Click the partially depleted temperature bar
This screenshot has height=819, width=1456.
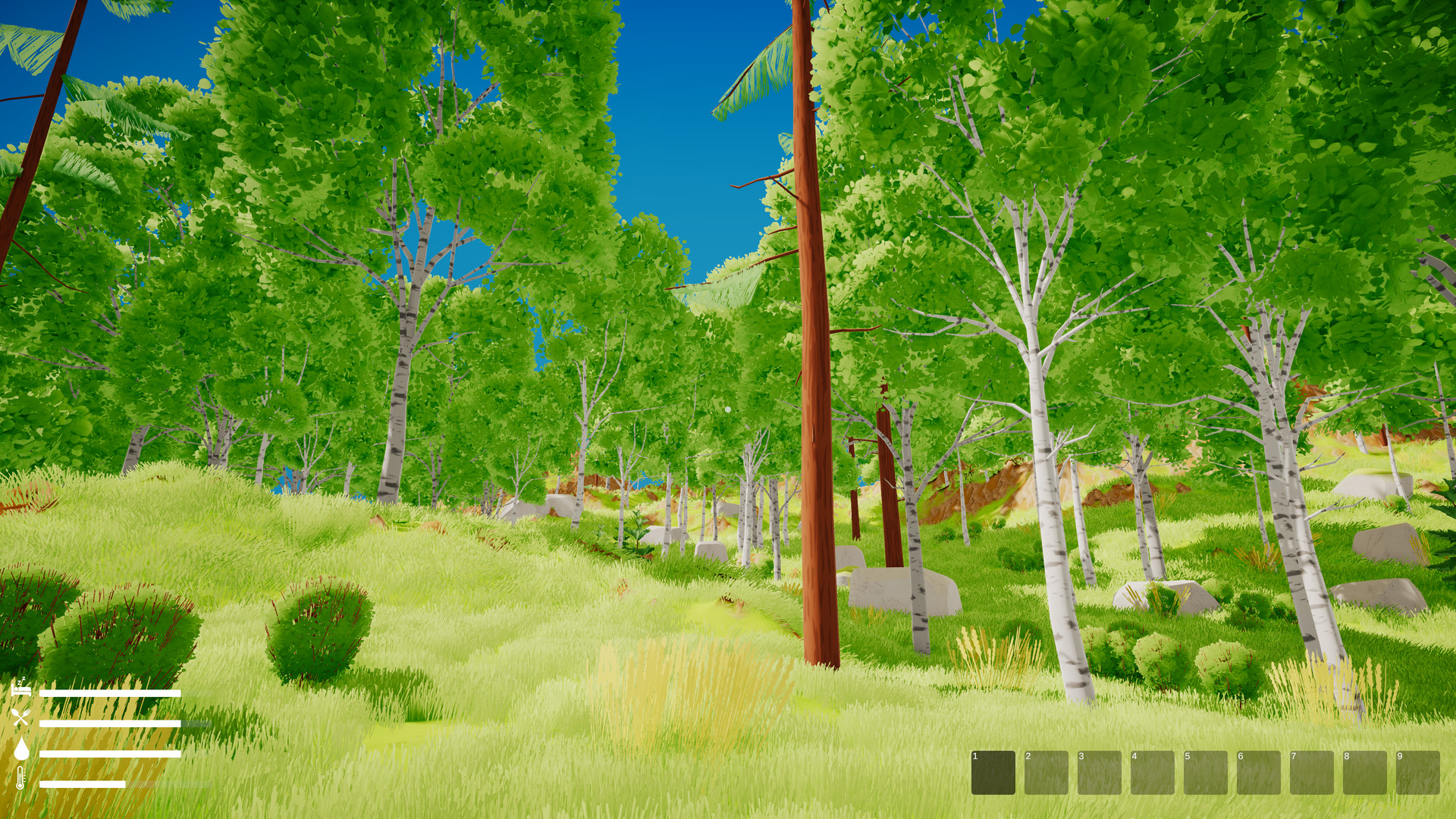83,783
